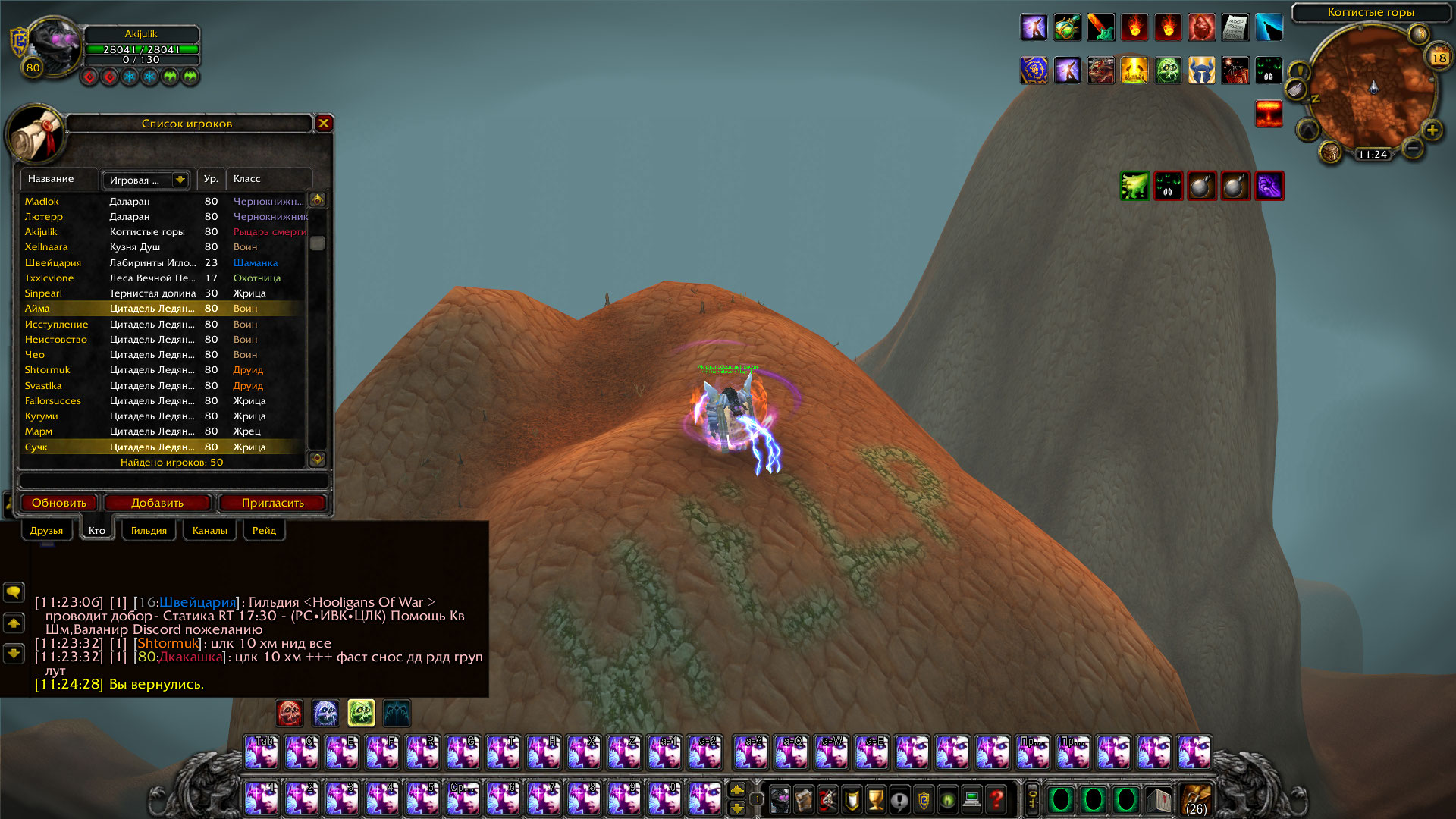Open the Рейд tab

[264, 530]
